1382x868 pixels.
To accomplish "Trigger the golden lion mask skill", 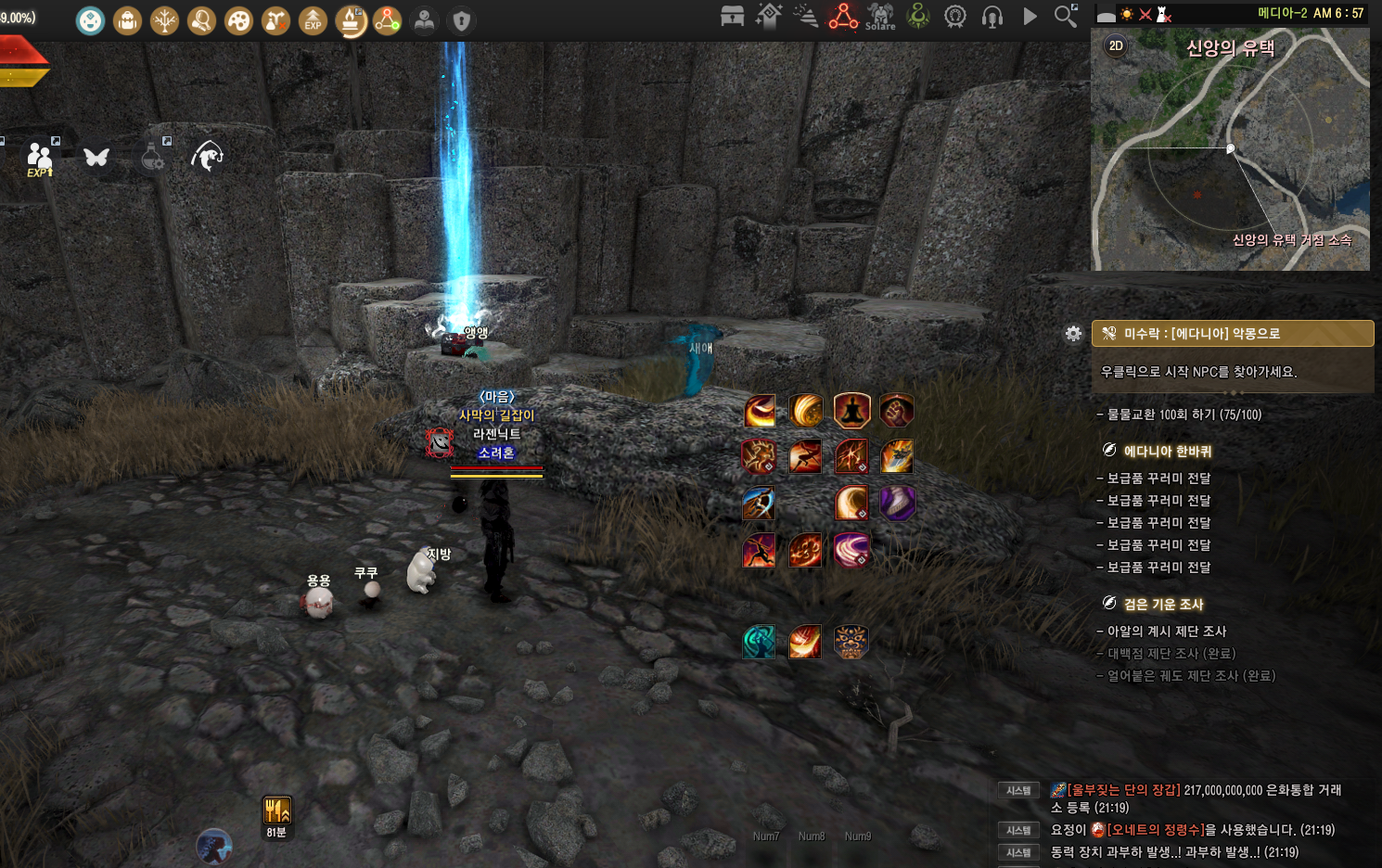I will [x=851, y=642].
